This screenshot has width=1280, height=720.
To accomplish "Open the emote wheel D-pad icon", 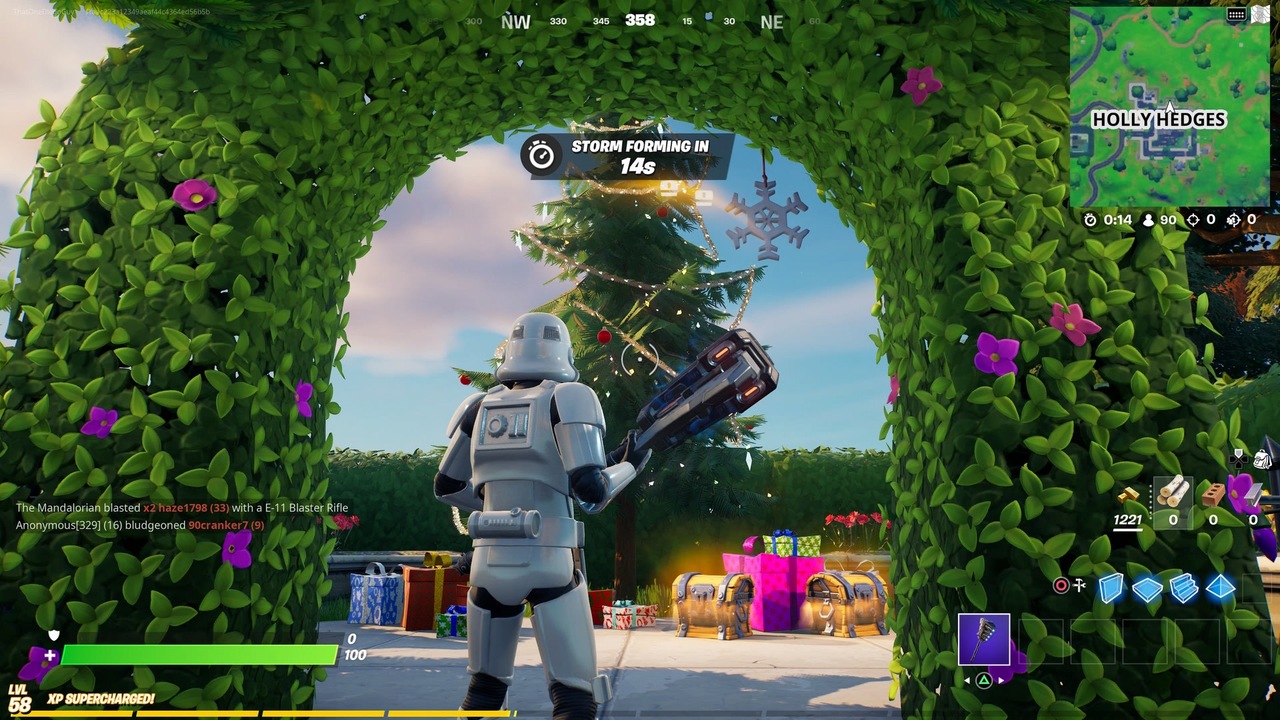I will tap(1237, 457).
